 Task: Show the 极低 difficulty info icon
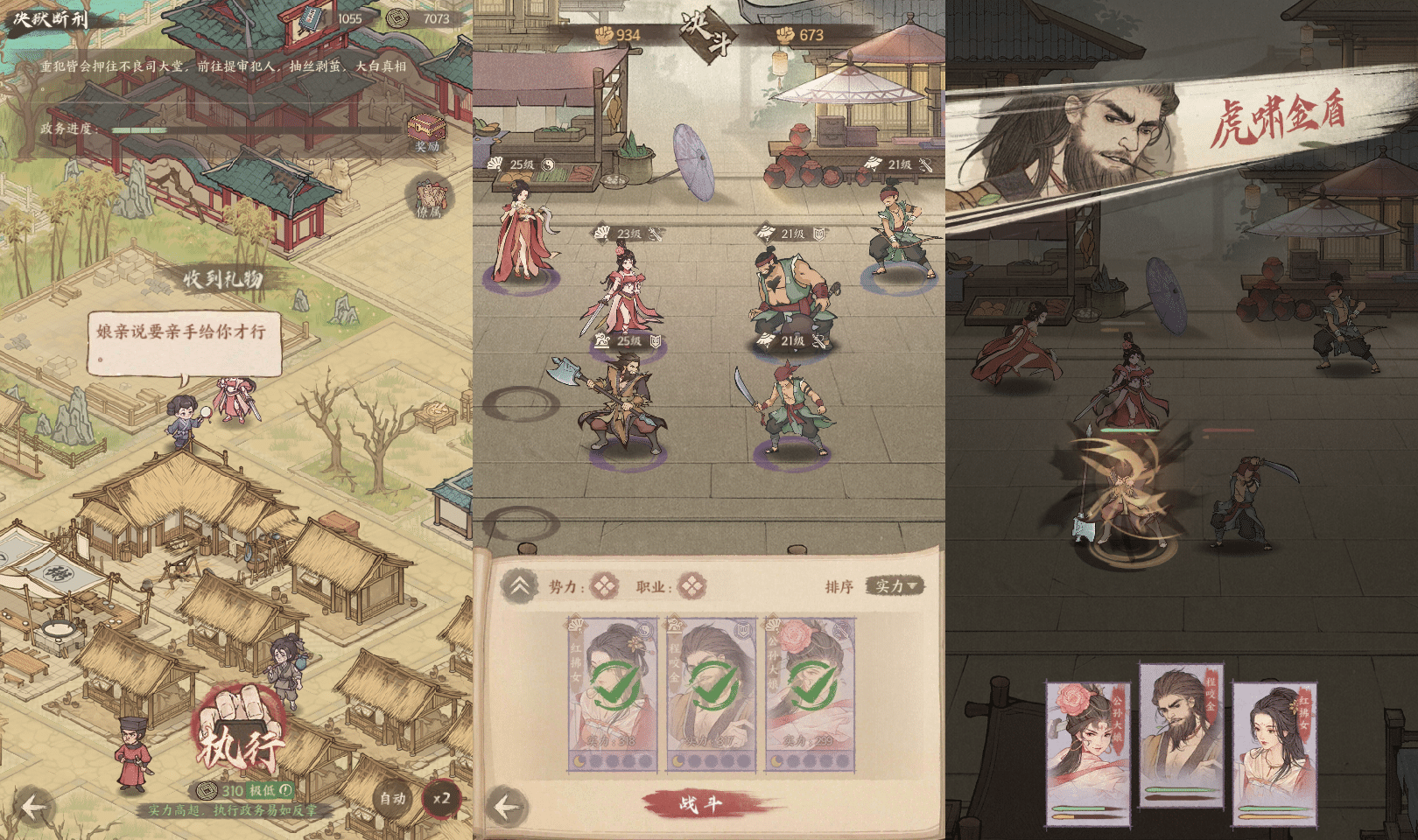(x=285, y=790)
